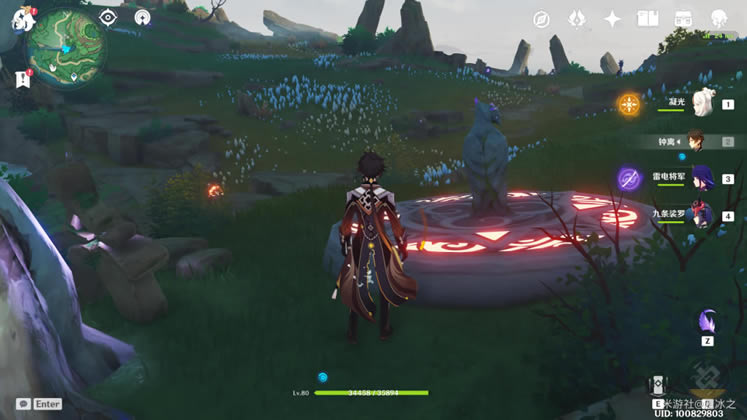The height and width of the screenshot is (420, 747).
Task: Toggle the elemental sight eye icon
Action: pos(108,17)
